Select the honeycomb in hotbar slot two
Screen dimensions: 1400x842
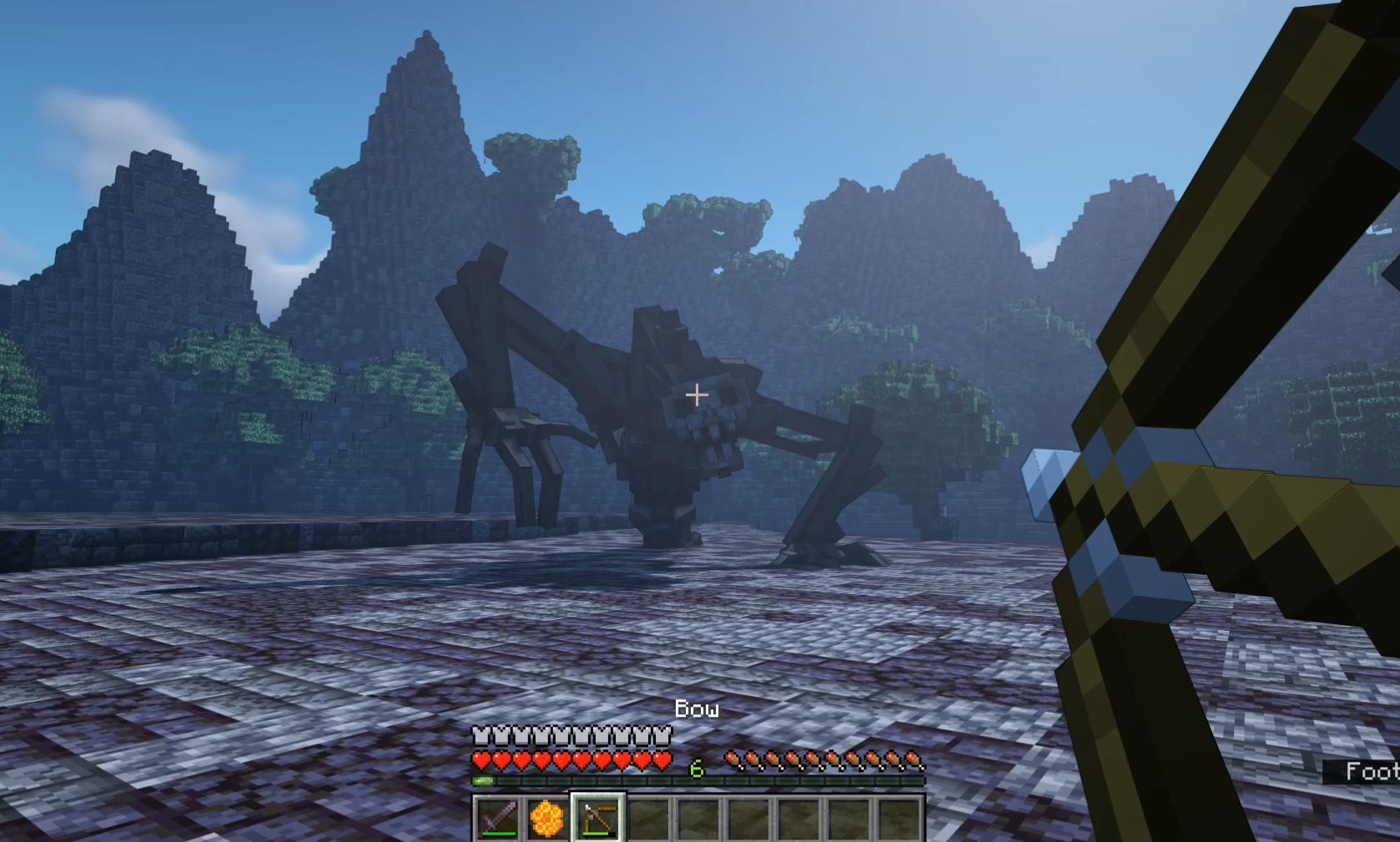click(548, 818)
